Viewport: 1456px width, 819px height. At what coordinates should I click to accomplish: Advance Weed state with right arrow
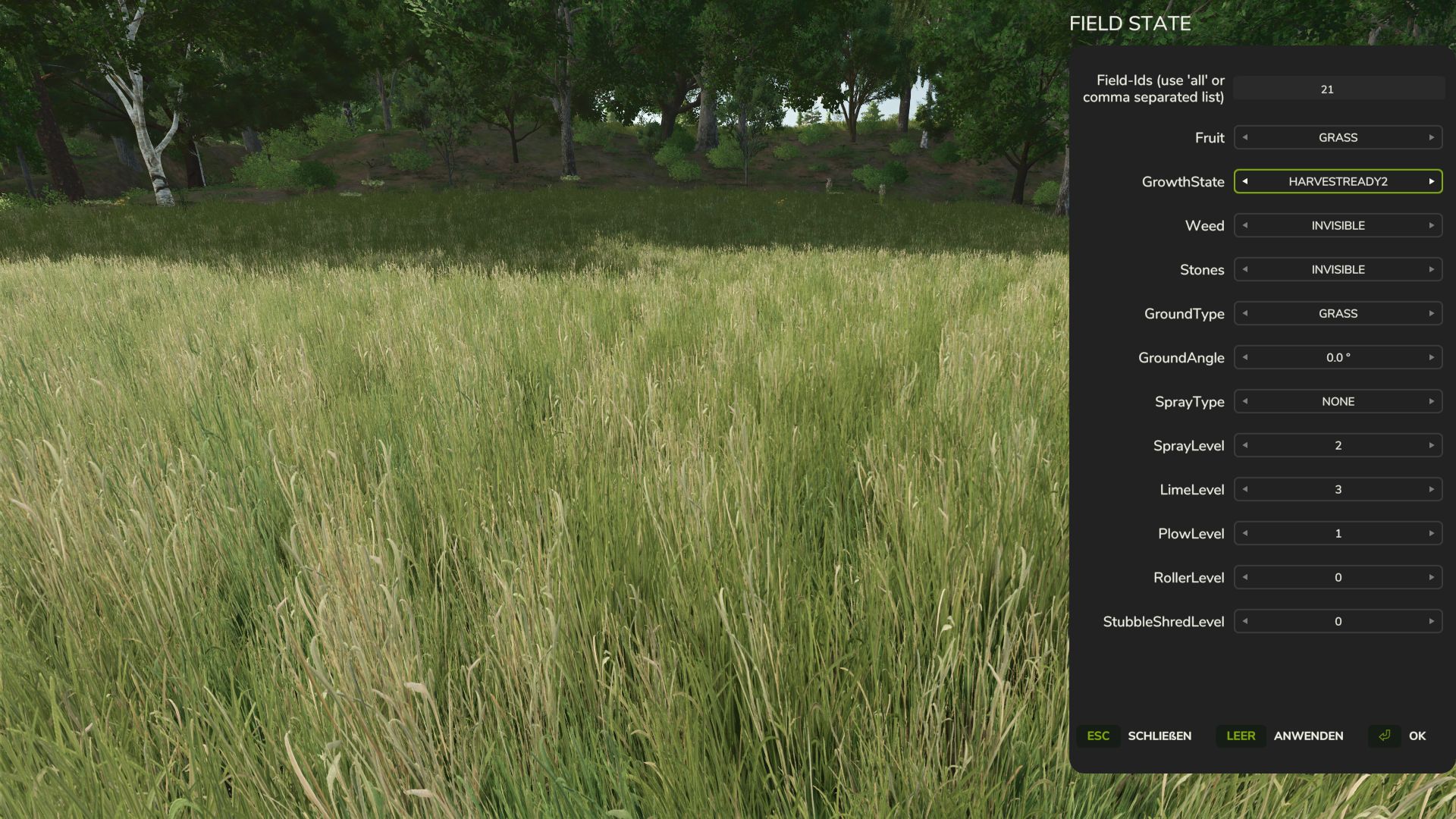(1432, 225)
